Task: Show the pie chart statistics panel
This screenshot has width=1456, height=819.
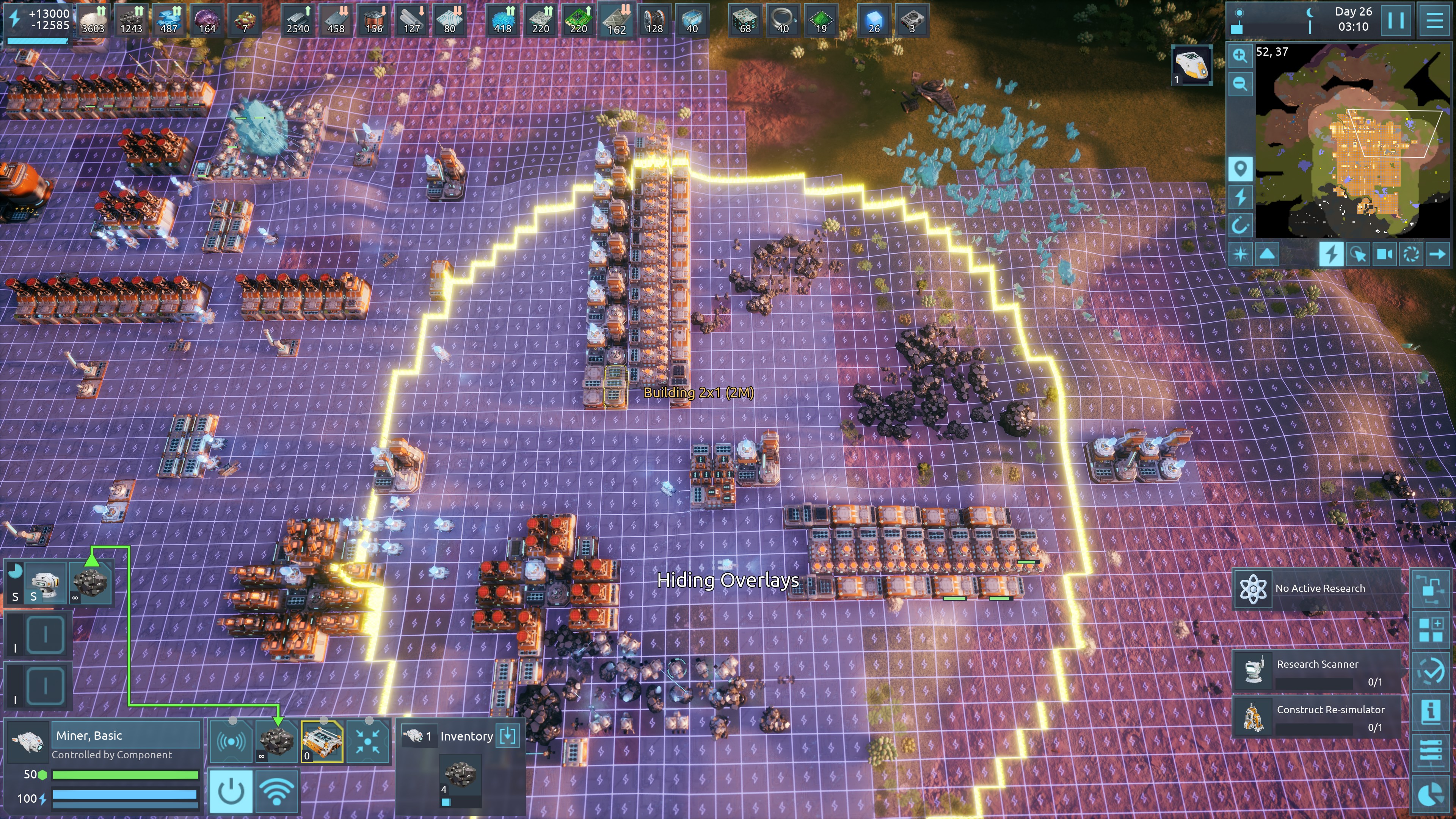Action: [1431, 795]
